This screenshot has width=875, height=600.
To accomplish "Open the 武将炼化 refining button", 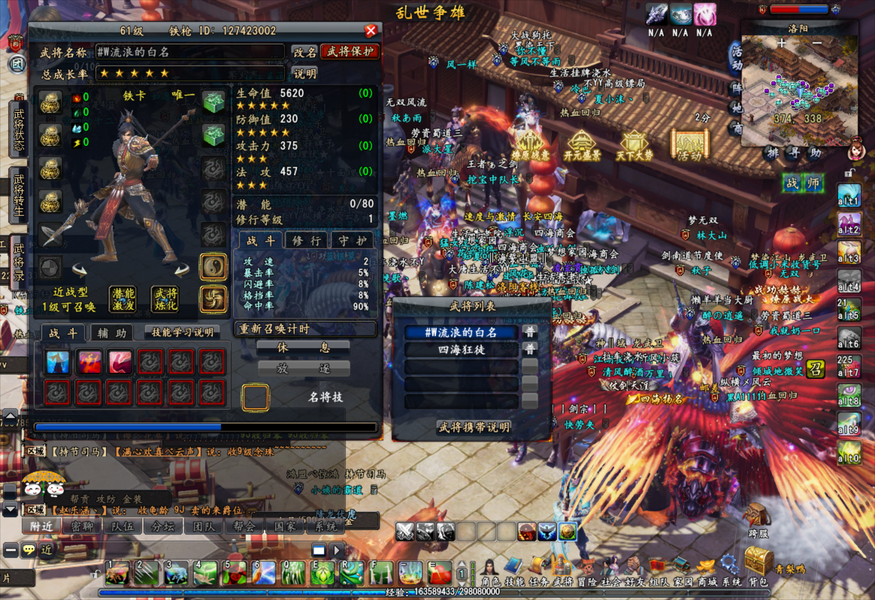I will tap(164, 299).
